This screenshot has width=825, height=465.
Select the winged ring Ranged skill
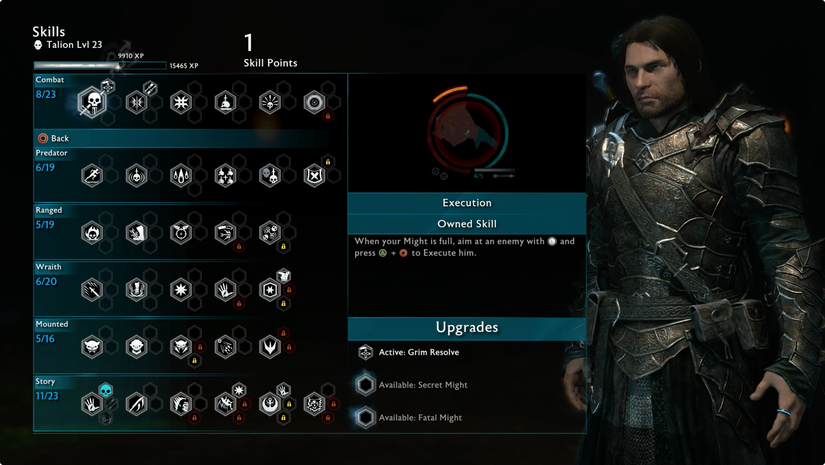[181, 233]
